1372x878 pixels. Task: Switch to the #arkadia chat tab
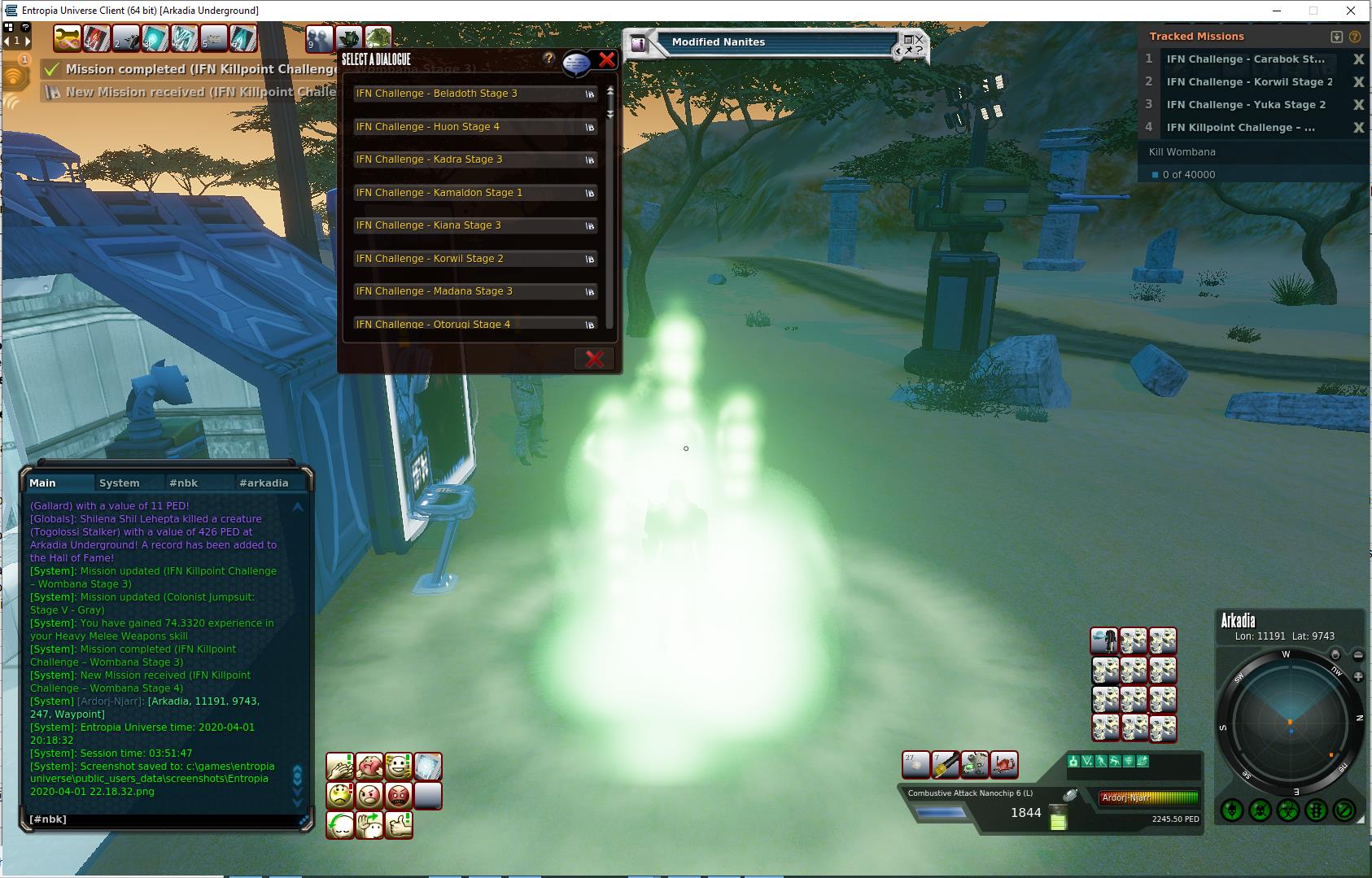tap(263, 483)
